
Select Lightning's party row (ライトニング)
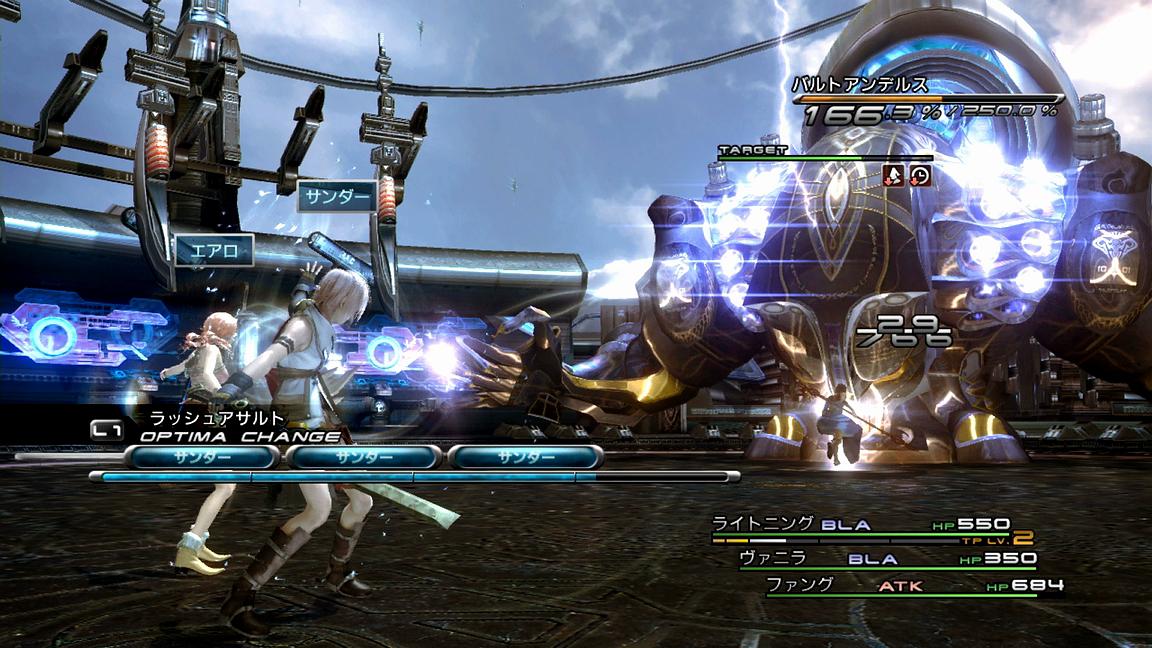[860, 525]
